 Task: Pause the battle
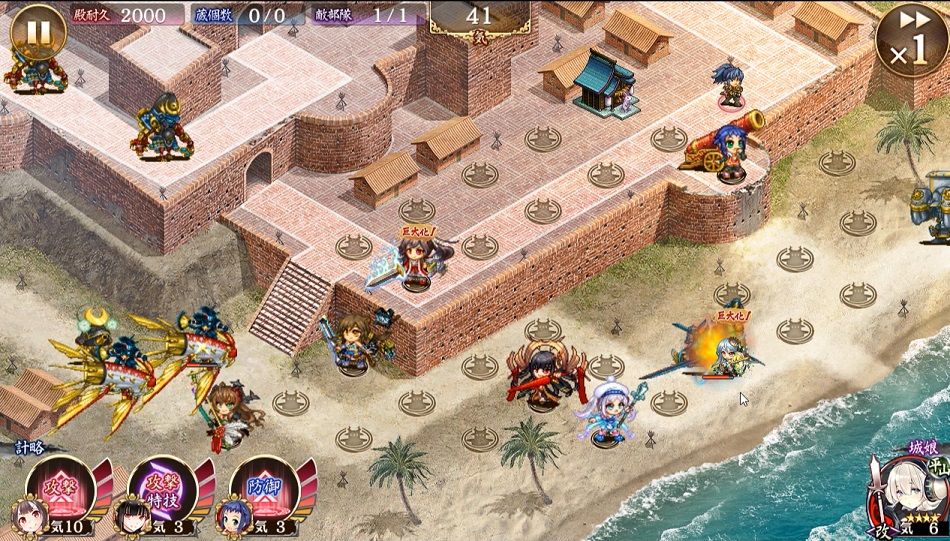click(38, 34)
